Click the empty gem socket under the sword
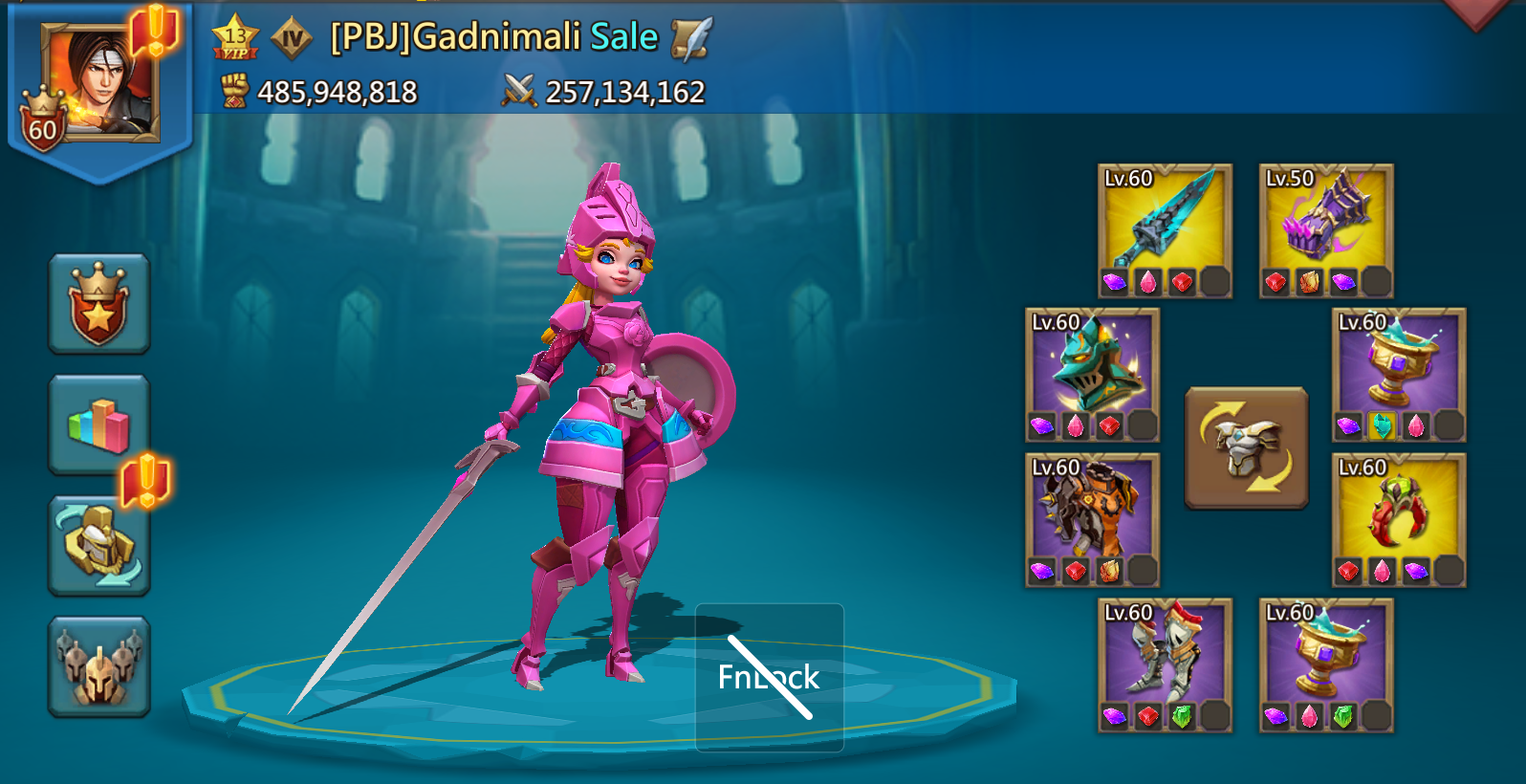 coord(1215,279)
